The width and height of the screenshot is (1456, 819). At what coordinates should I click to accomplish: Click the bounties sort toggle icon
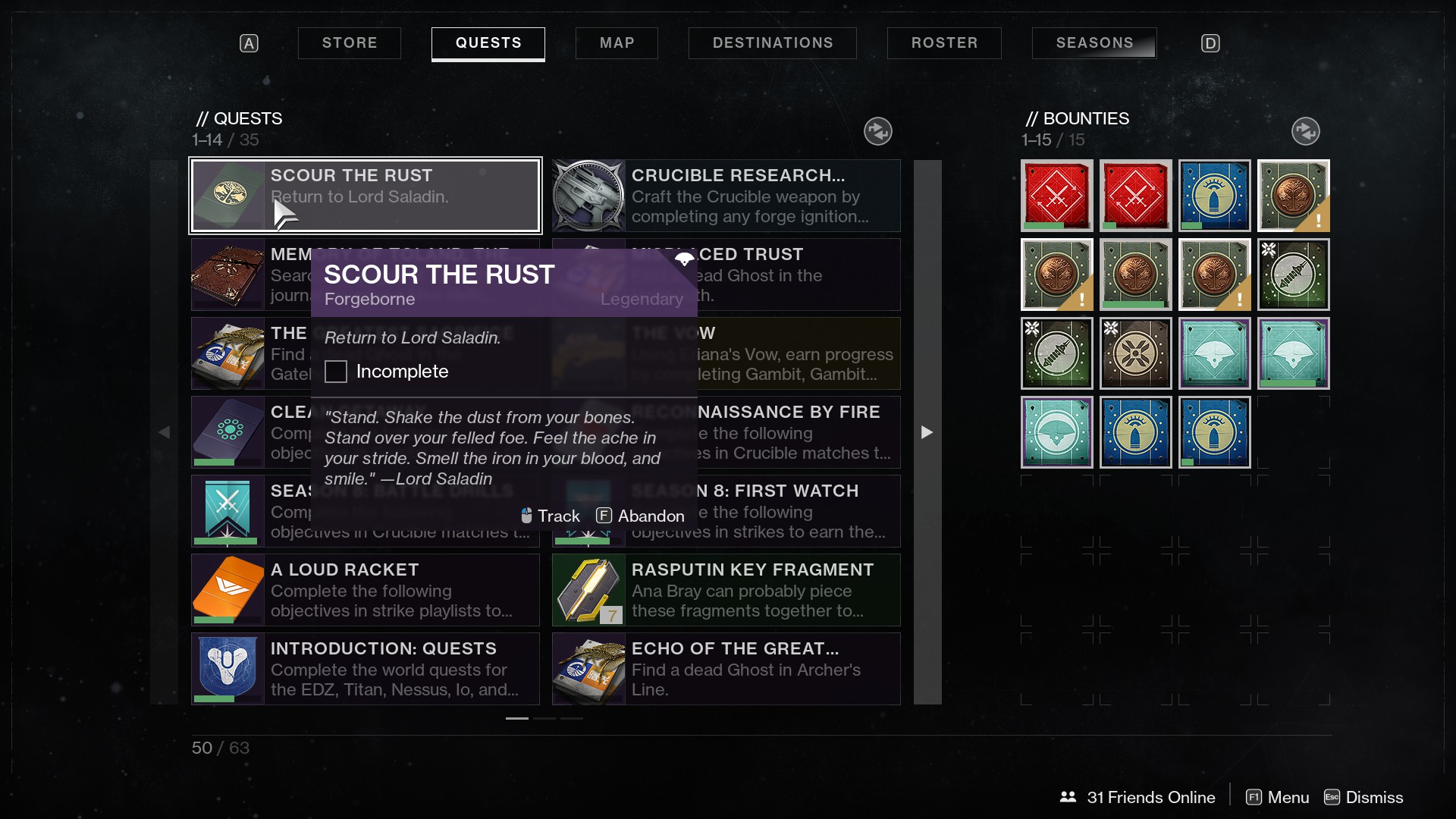(1305, 131)
